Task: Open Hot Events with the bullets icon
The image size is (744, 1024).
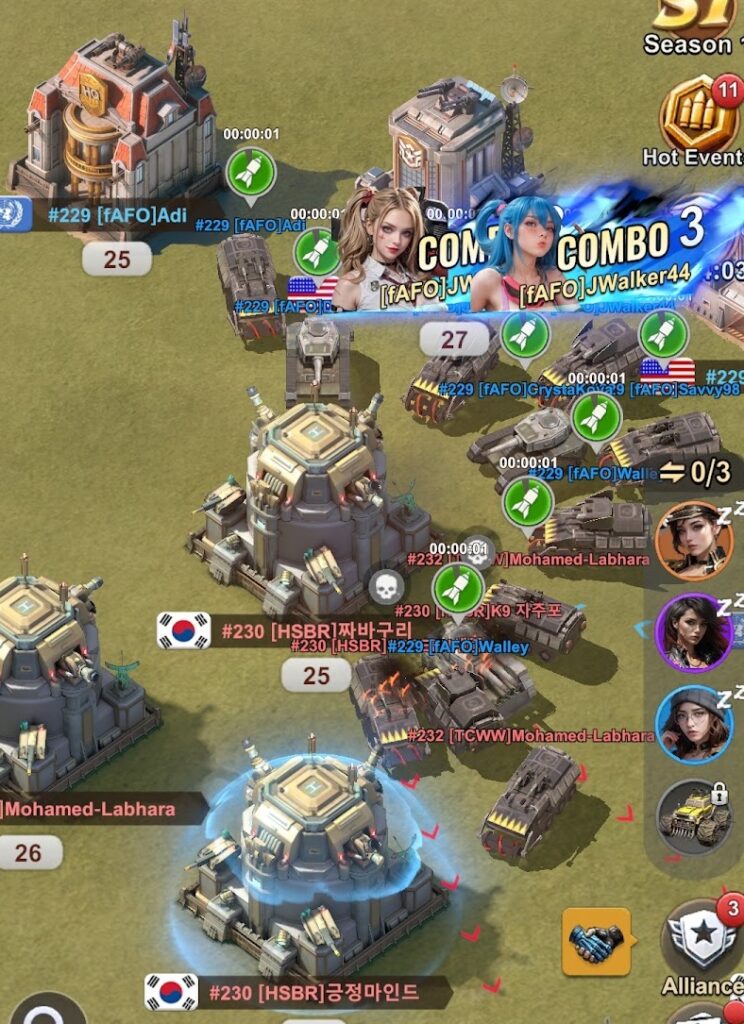Action: 701,120
